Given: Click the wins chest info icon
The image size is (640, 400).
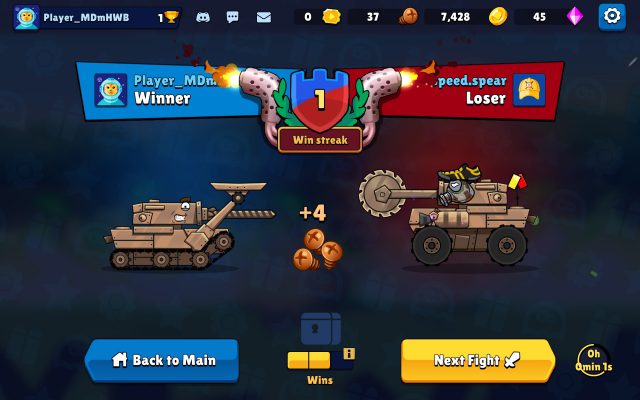Looking at the screenshot, I should pos(349,353).
